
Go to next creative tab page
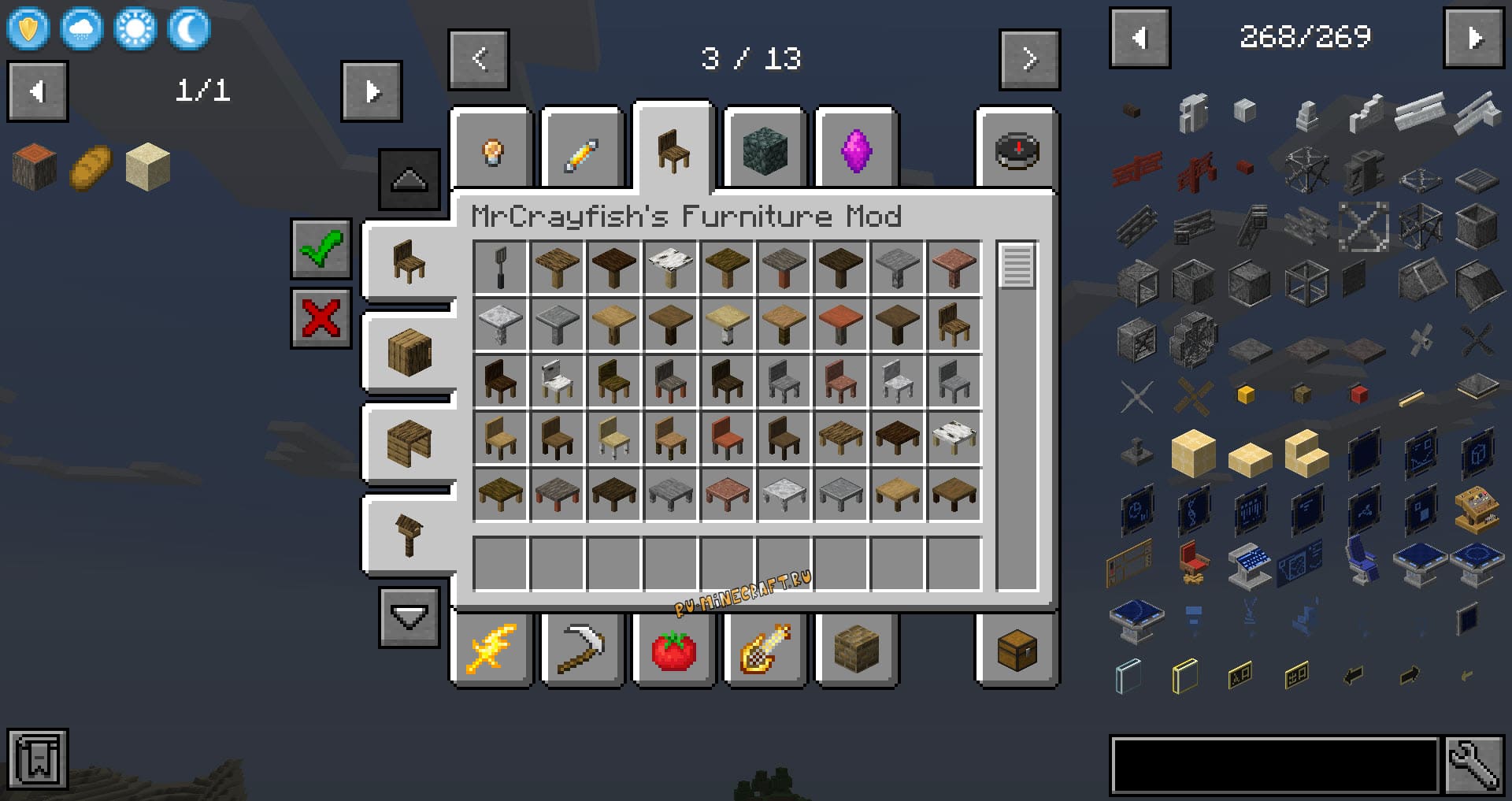[1029, 60]
